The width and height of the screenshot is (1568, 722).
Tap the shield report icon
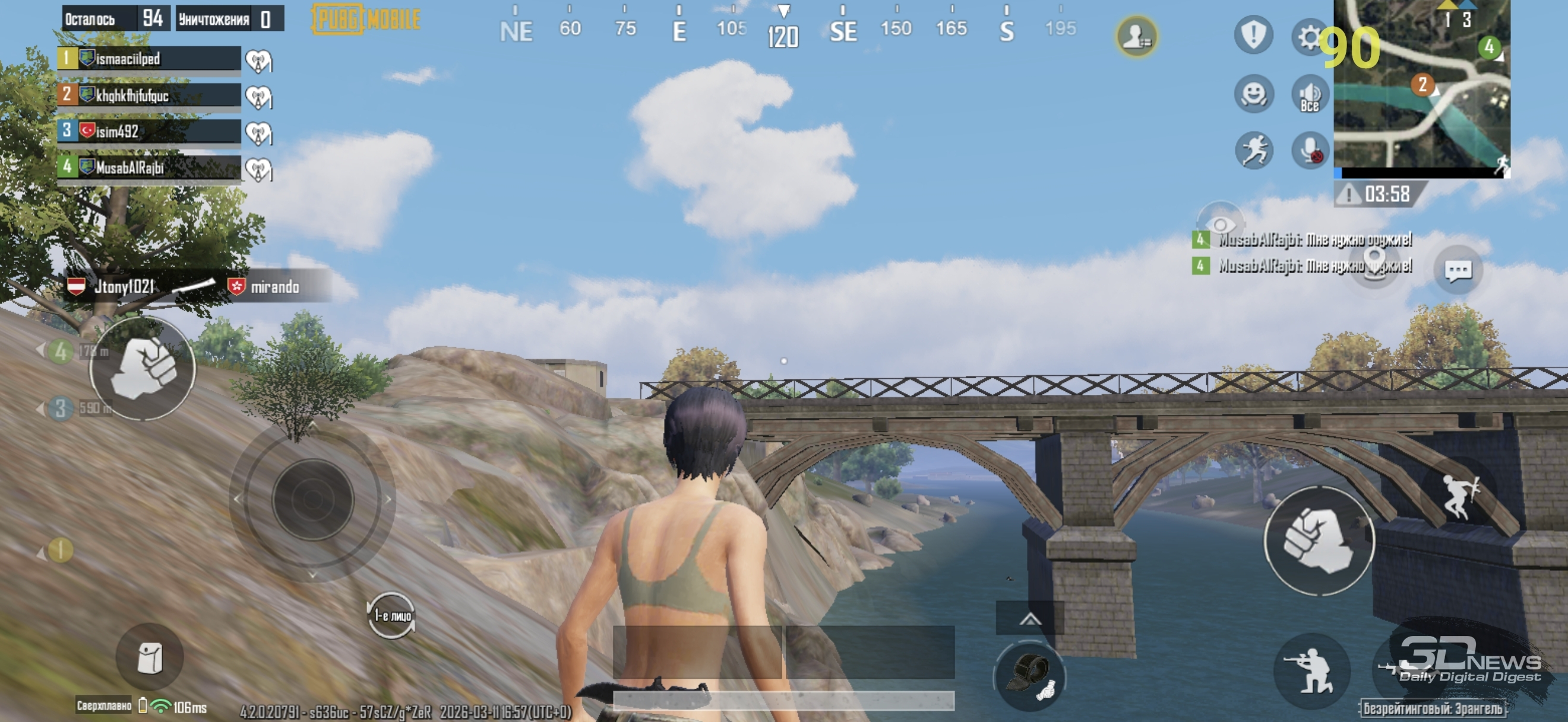(1253, 34)
